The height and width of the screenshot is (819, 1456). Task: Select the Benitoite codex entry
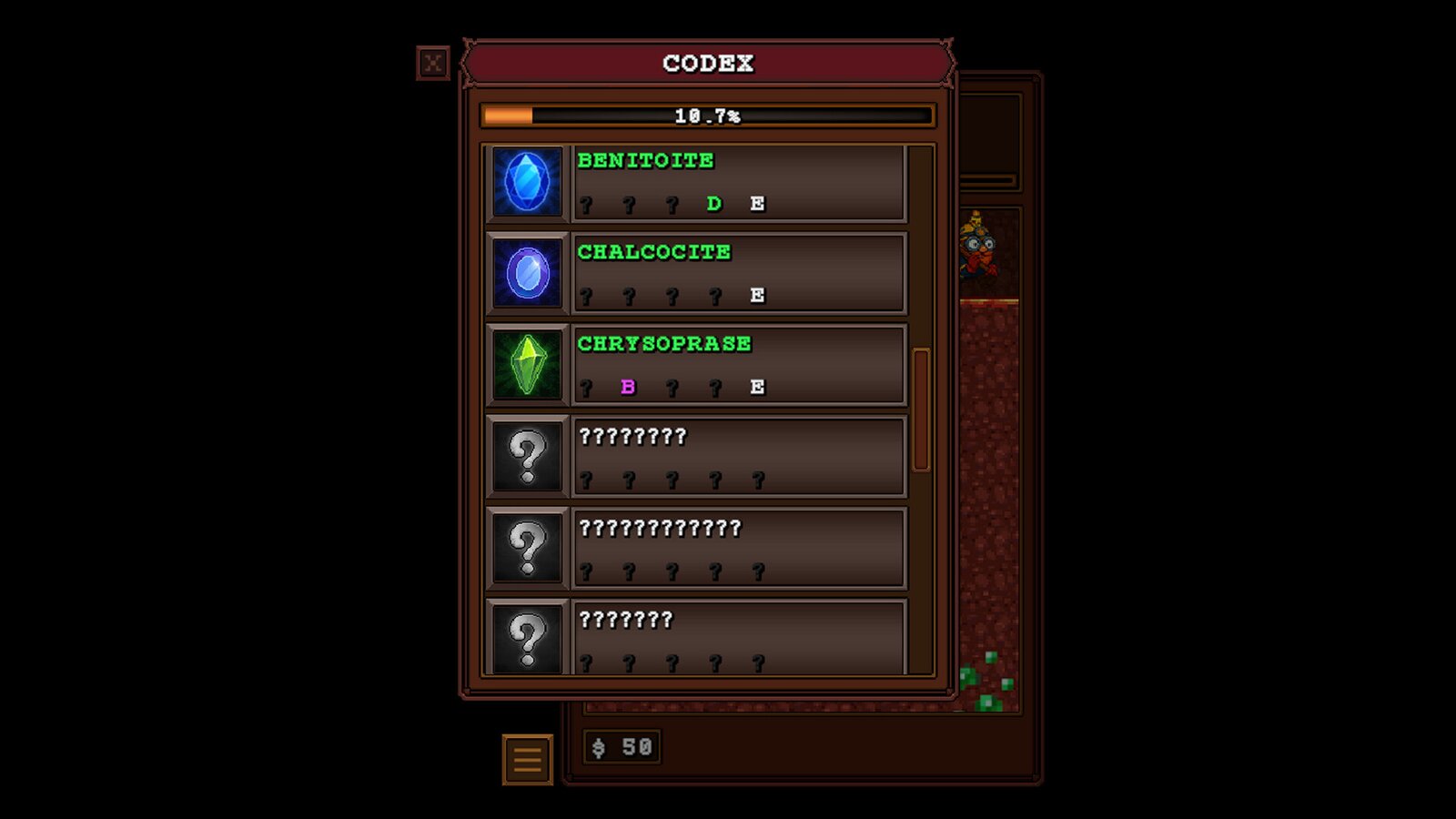(x=738, y=182)
